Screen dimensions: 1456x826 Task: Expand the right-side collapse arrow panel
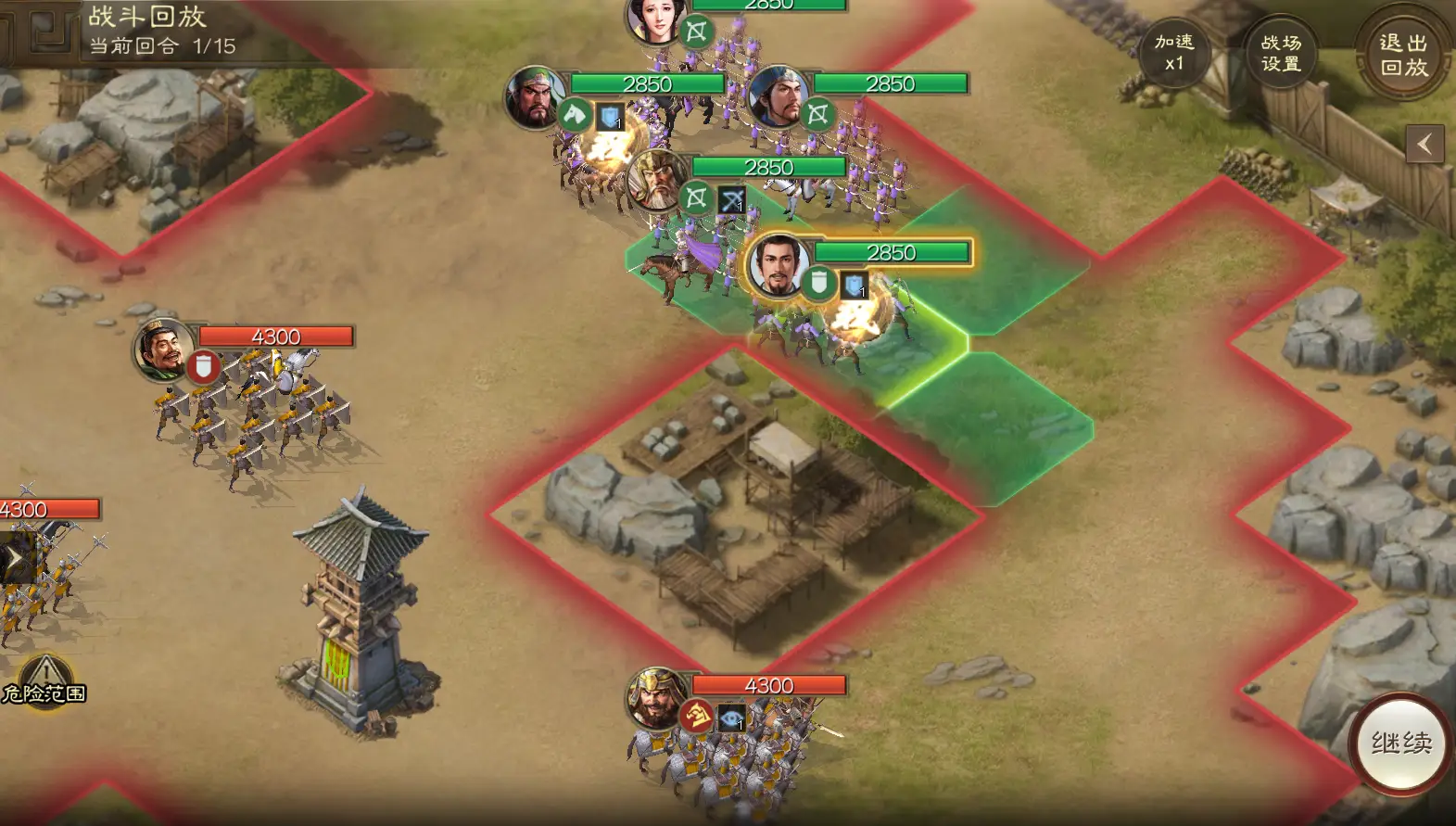point(1424,144)
